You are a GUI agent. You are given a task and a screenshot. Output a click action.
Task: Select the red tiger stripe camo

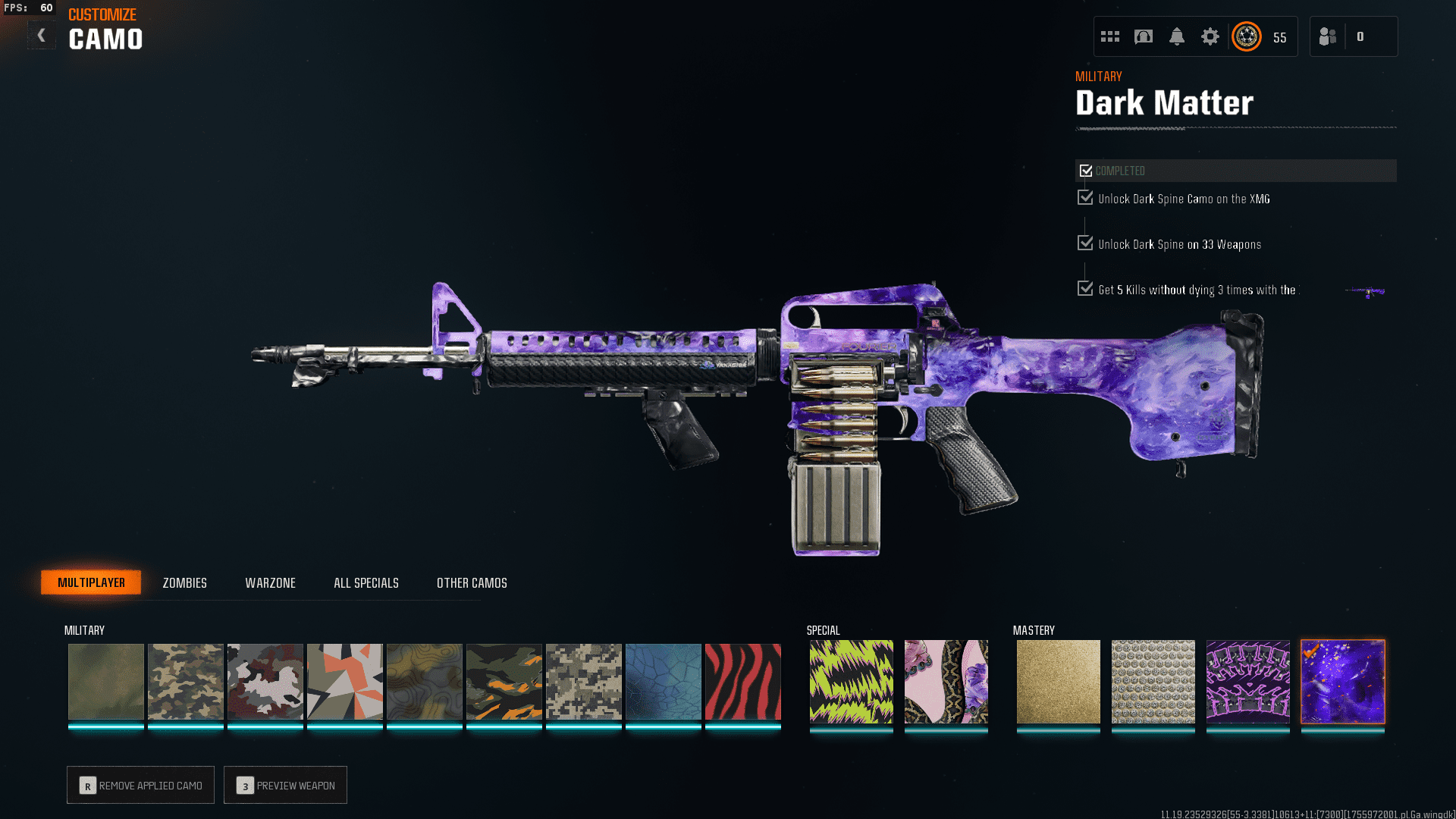tap(742, 681)
